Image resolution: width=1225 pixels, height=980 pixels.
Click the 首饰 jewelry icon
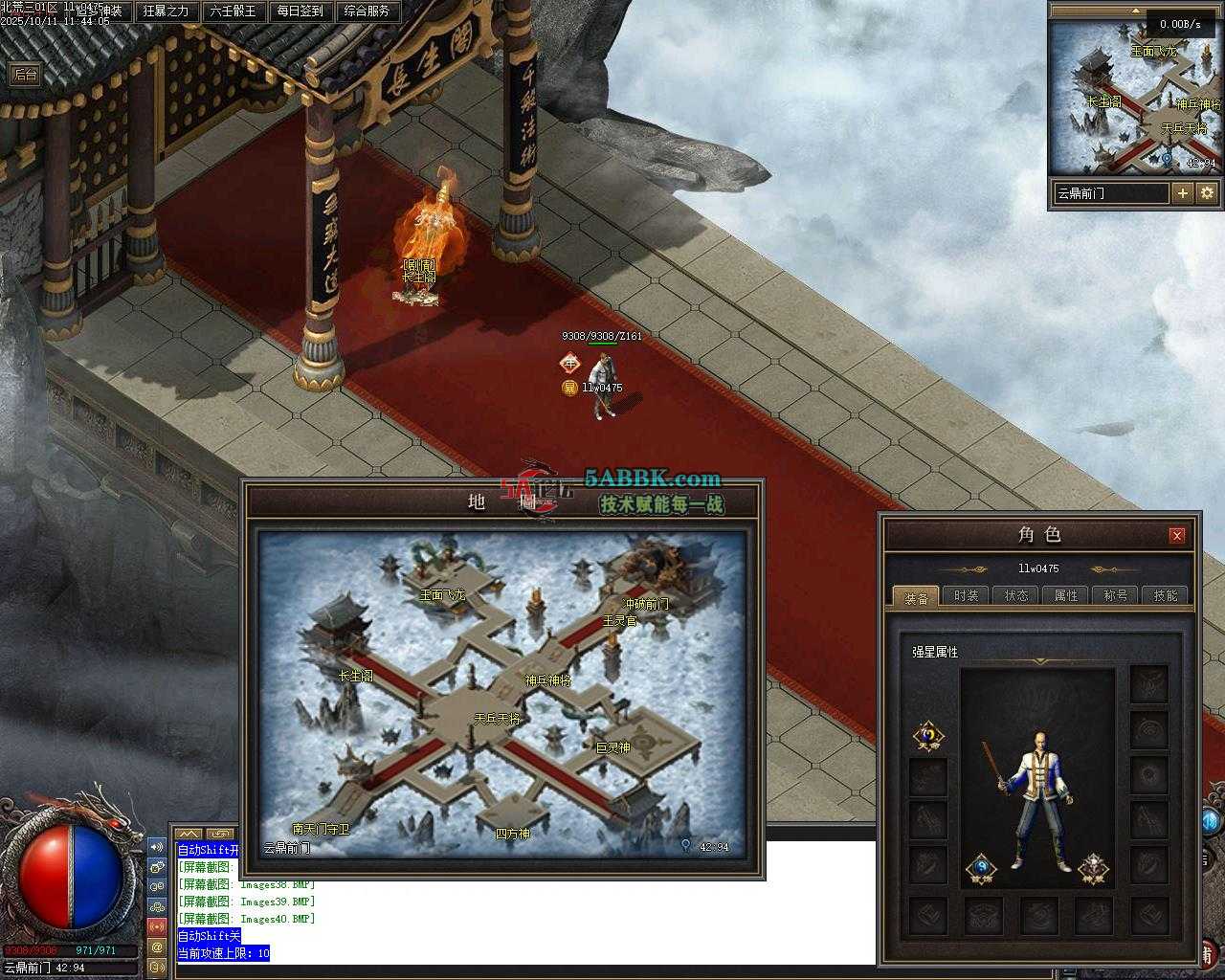click(x=981, y=869)
